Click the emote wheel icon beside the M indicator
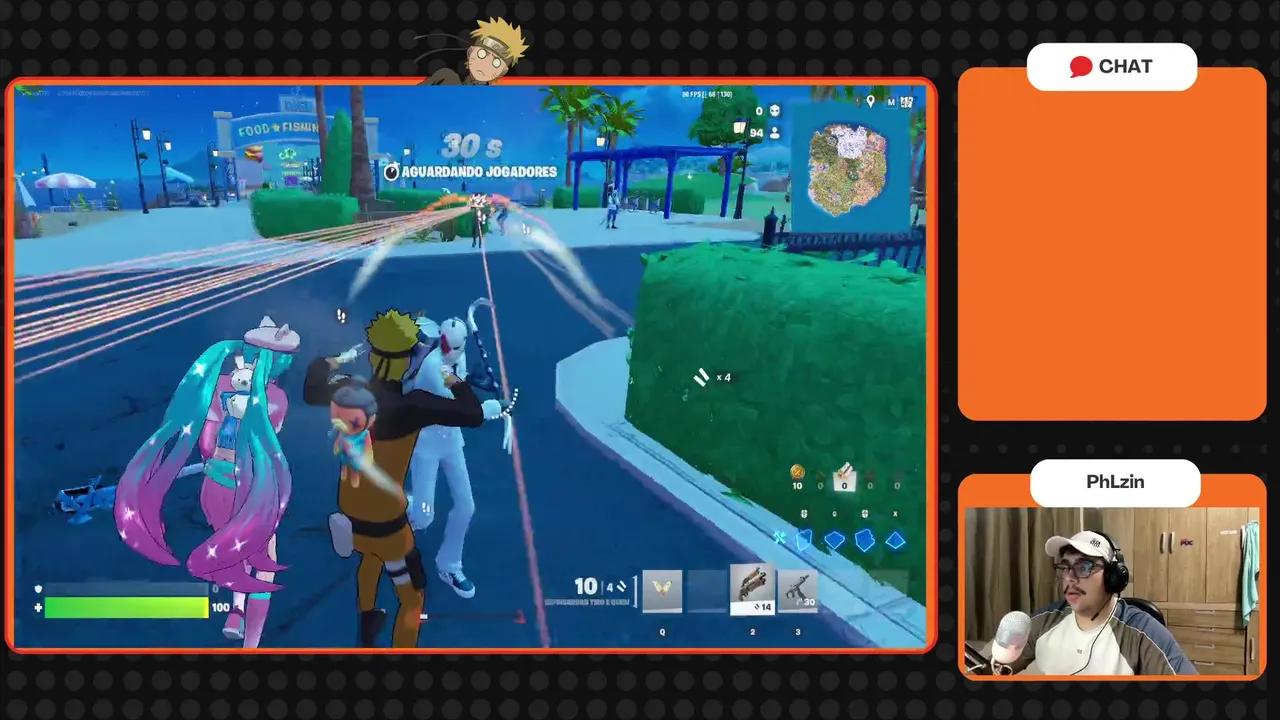Screen dimensions: 1280x720 click(x=906, y=100)
